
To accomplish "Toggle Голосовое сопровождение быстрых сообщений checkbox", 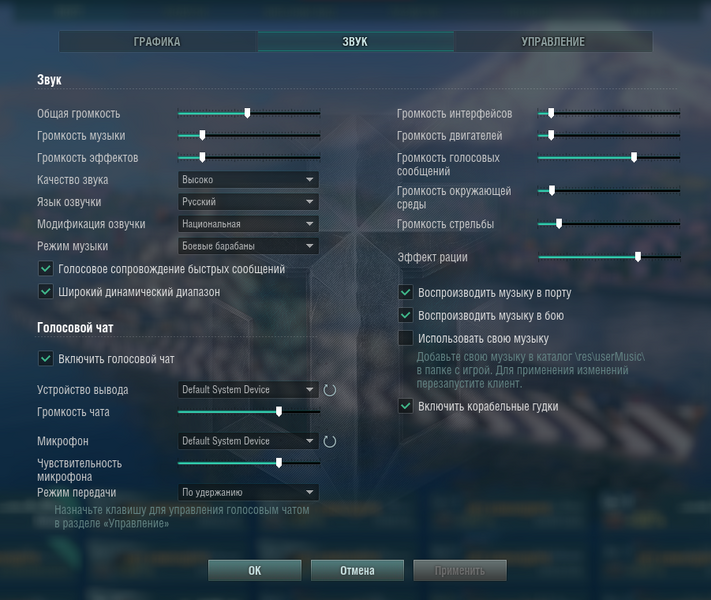I will point(45,269).
